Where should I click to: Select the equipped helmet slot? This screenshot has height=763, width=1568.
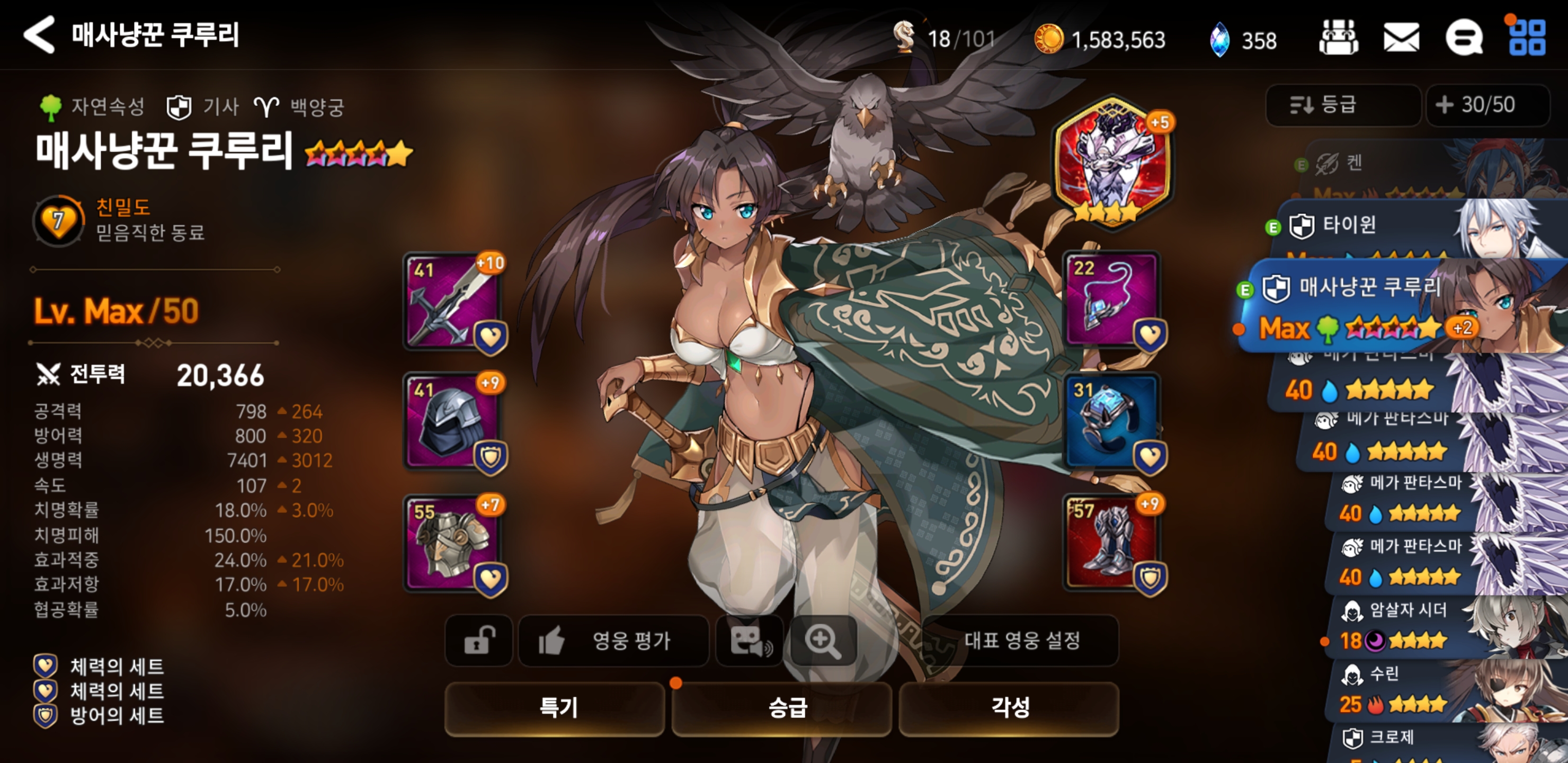coord(452,421)
